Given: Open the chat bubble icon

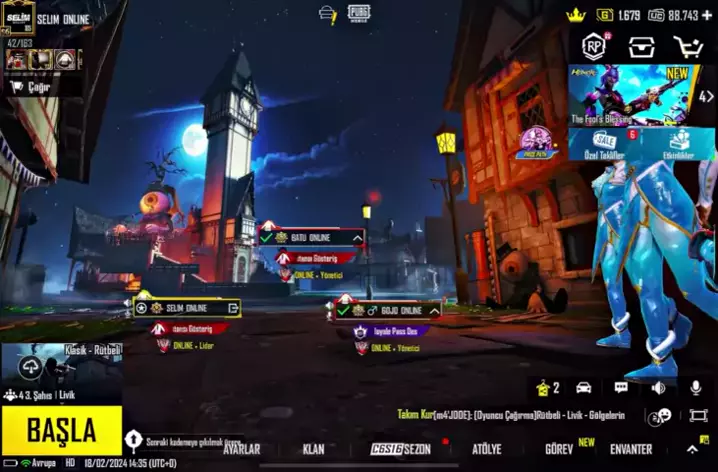Looking at the screenshot, I should click(621, 388).
